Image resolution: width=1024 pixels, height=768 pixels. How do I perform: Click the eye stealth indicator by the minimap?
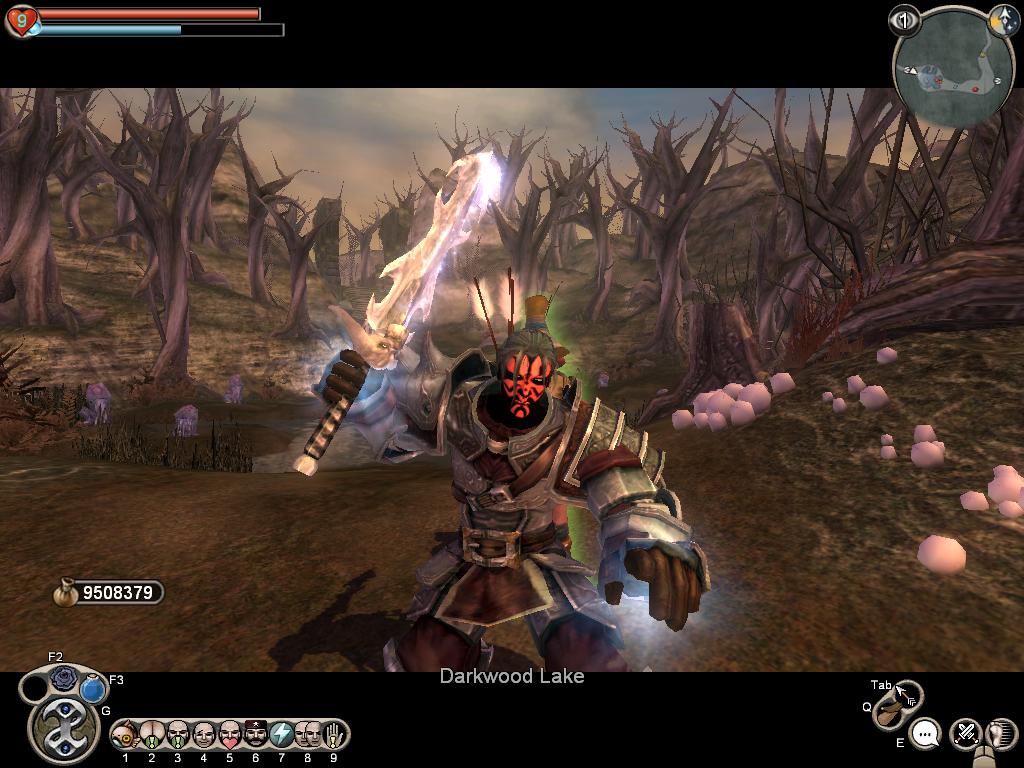tap(904, 20)
